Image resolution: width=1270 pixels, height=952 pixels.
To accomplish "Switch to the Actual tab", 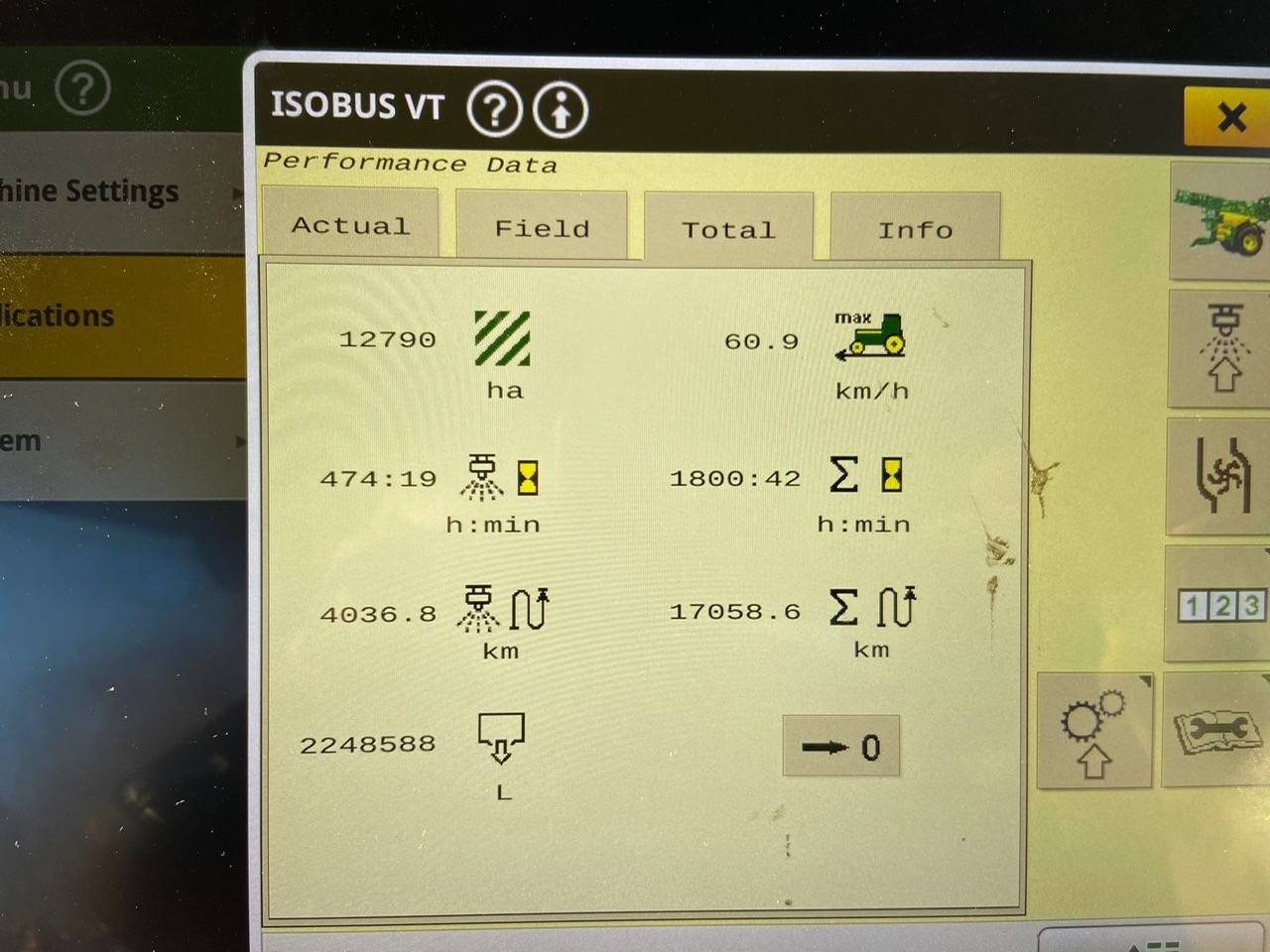I will [x=350, y=226].
